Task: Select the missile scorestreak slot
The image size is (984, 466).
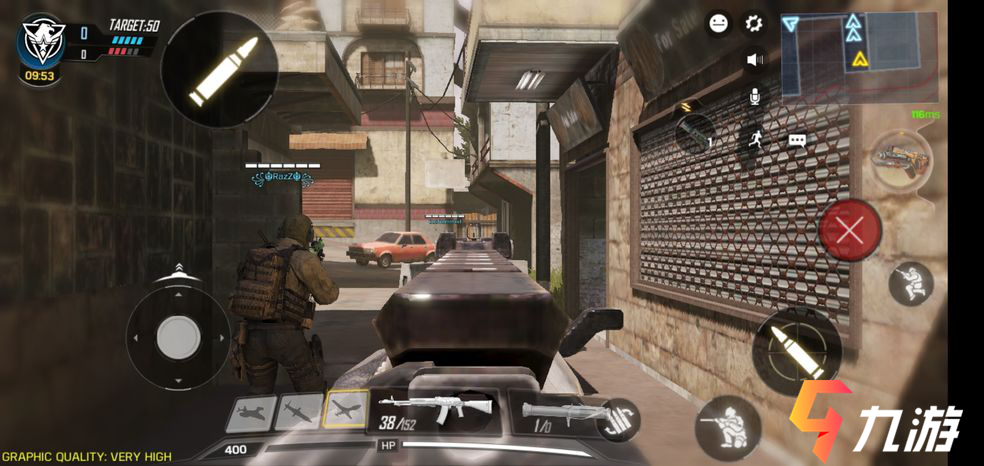Action: pos(300,411)
